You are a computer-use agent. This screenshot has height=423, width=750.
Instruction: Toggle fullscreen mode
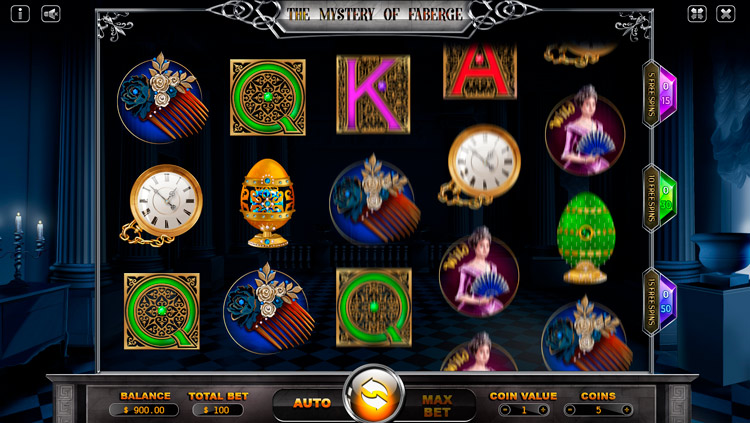[697, 14]
